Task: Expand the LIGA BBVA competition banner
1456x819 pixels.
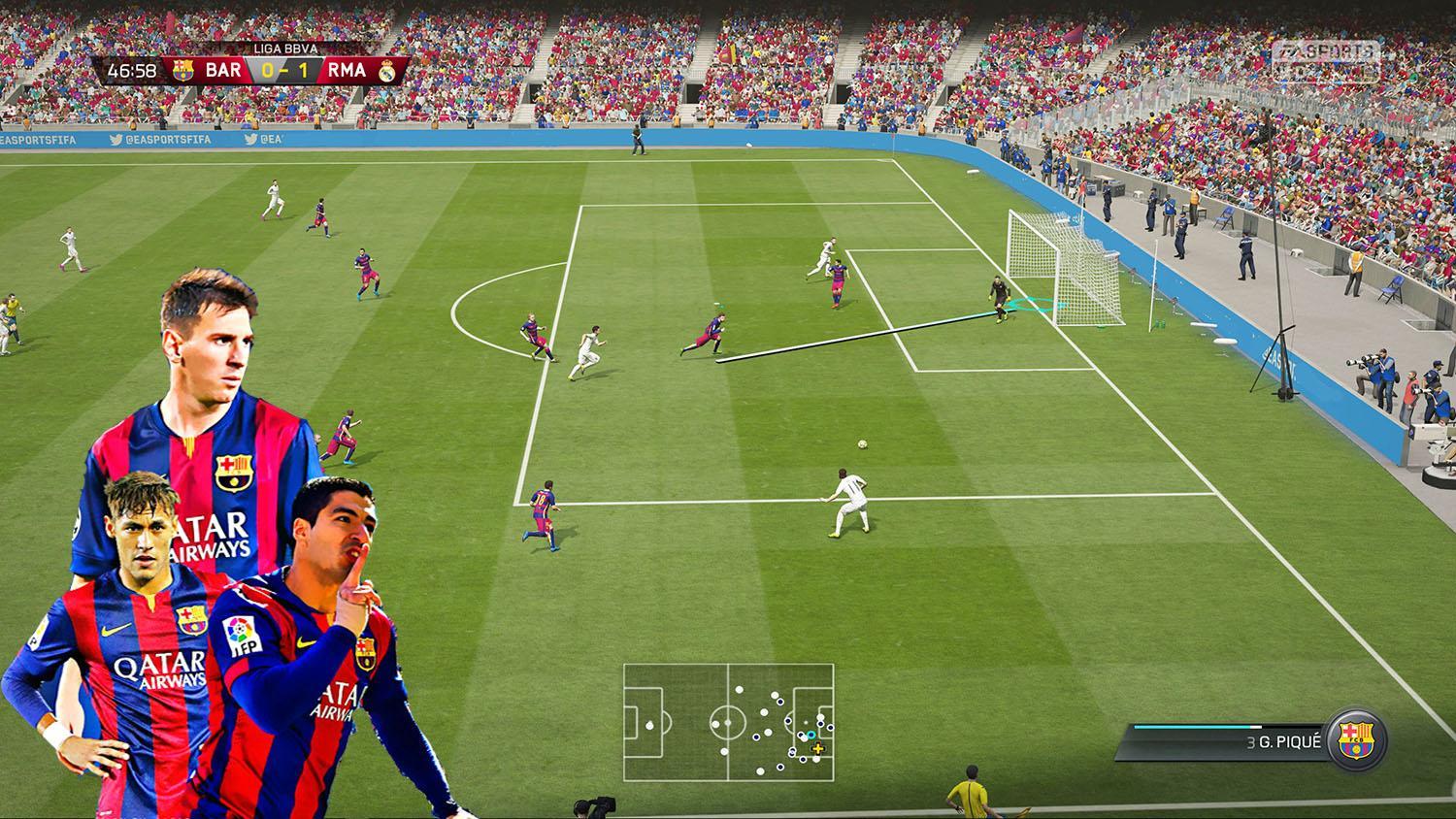Action: click(x=286, y=47)
